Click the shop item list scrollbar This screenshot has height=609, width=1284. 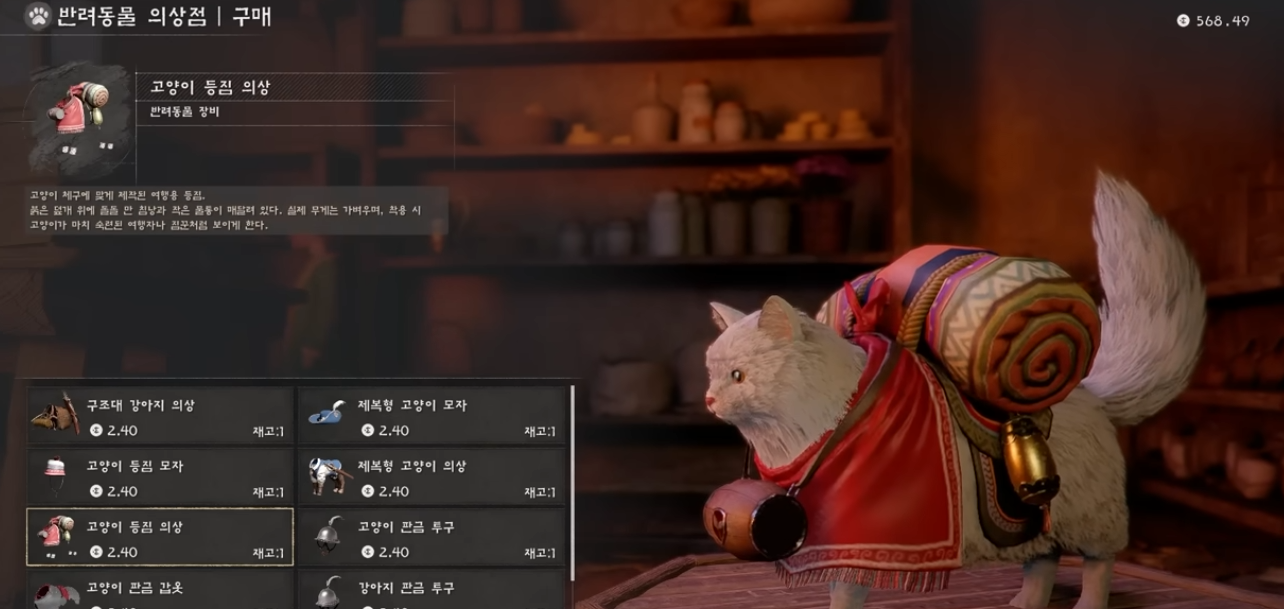point(573,480)
